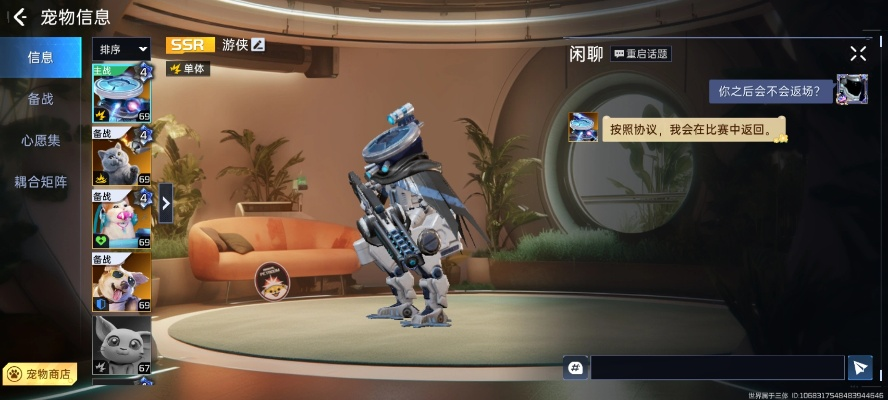This screenshot has width=888, height=400.
Task: Collapse the 闲聊 chat panel
Action: coord(858,53)
